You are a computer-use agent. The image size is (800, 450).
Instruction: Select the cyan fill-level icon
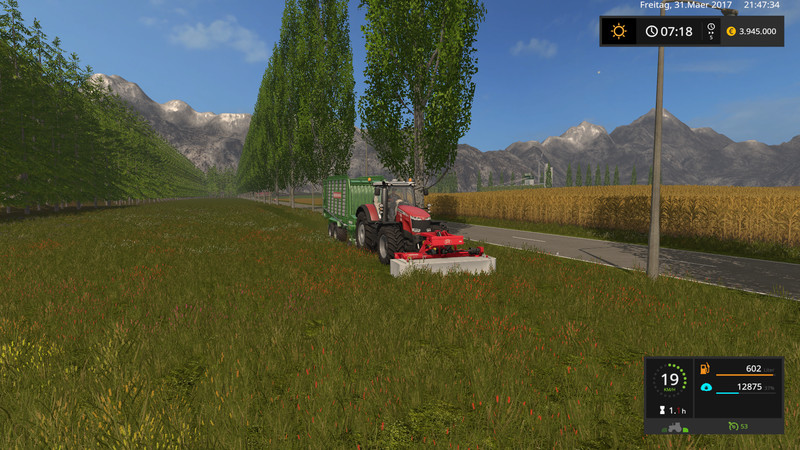coord(704,387)
